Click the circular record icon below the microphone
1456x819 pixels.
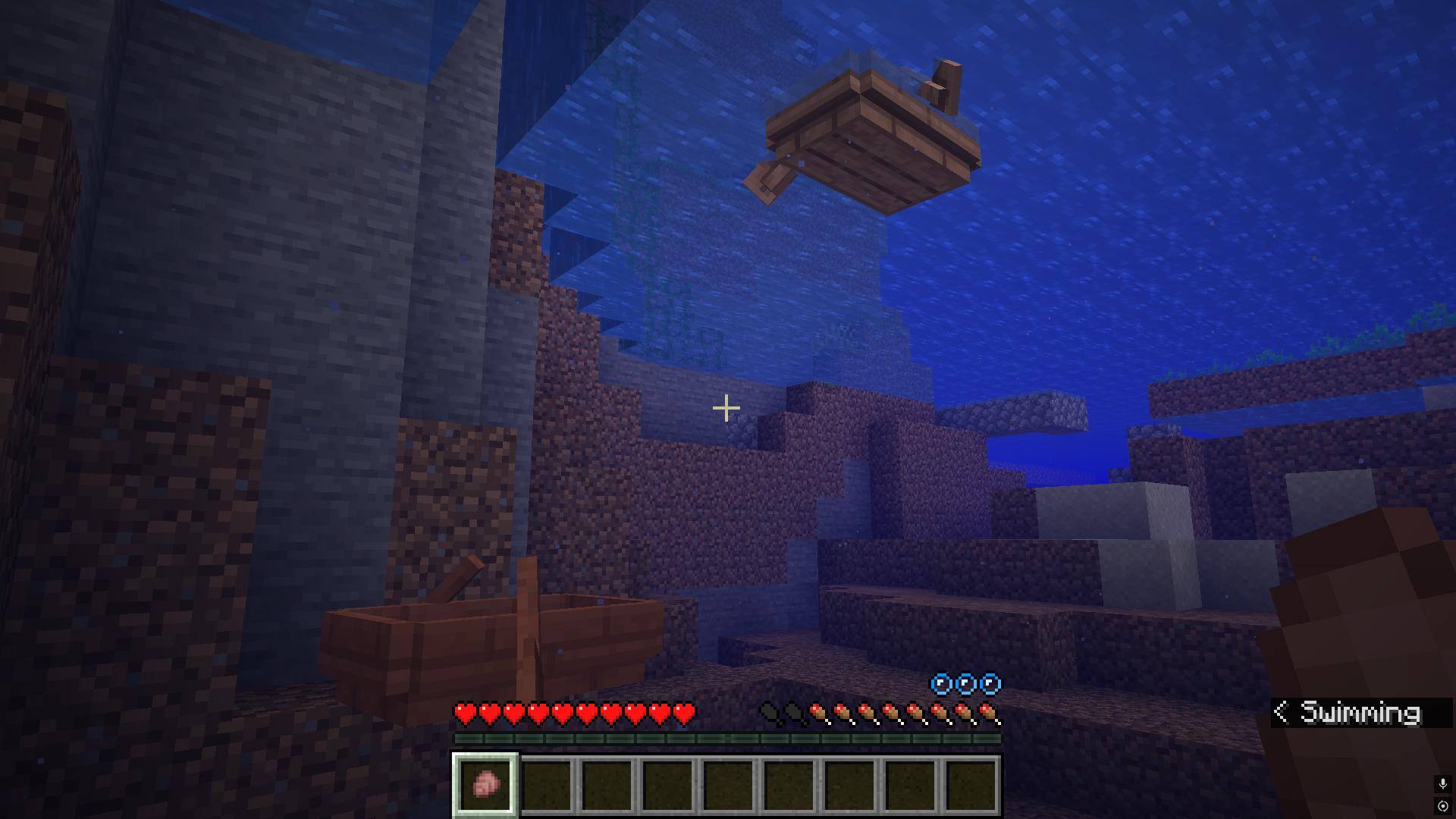click(1442, 805)
